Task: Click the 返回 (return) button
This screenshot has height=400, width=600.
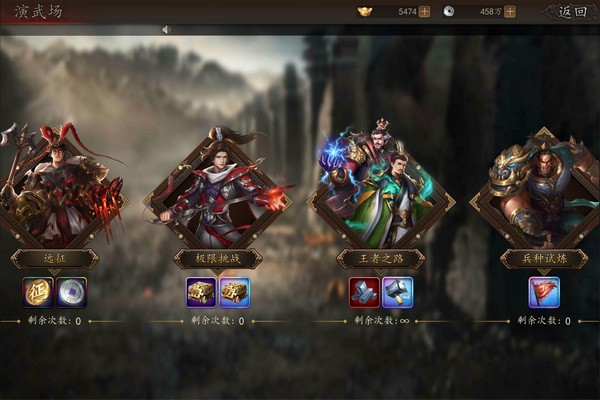Action: (x=572, y=12)
